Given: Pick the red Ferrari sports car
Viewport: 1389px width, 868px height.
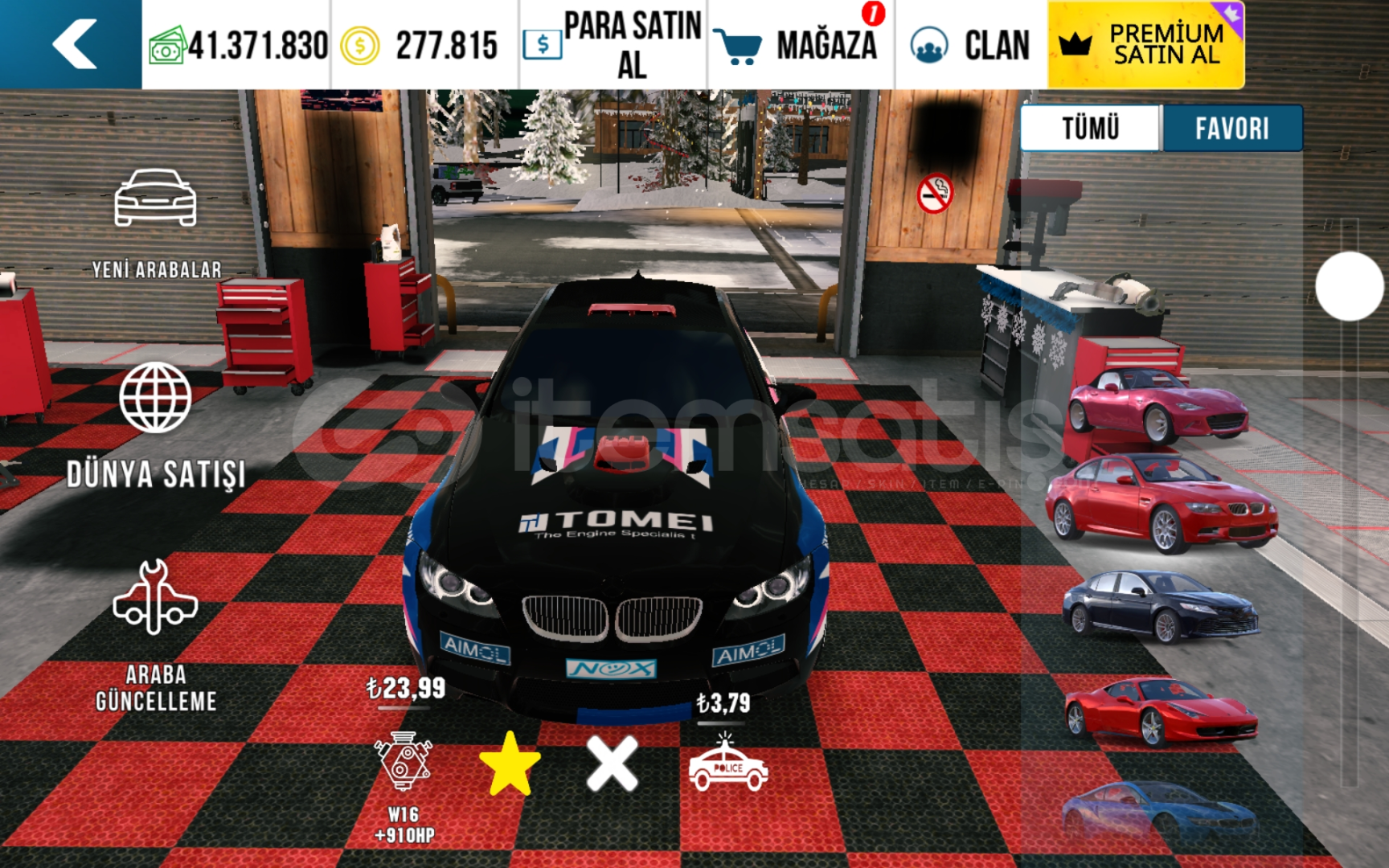Looking at the screenshot, I should [x=1160, y=711].
